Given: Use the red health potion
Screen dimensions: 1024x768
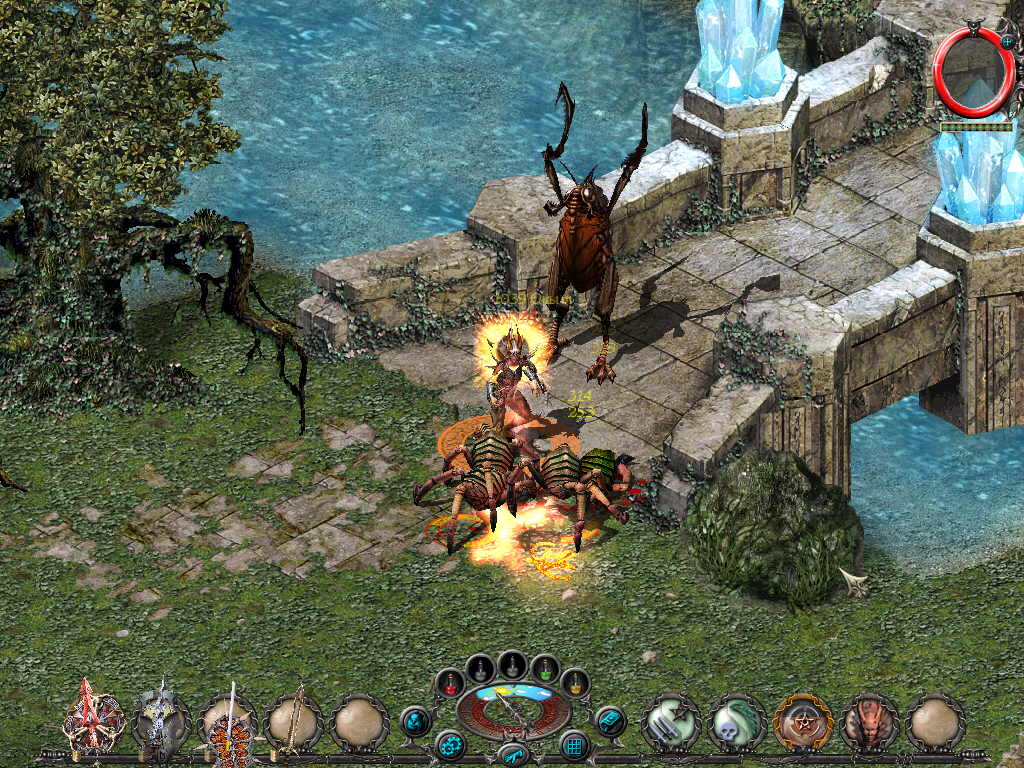Looking at the screenshot, I should tap(452, 683).
